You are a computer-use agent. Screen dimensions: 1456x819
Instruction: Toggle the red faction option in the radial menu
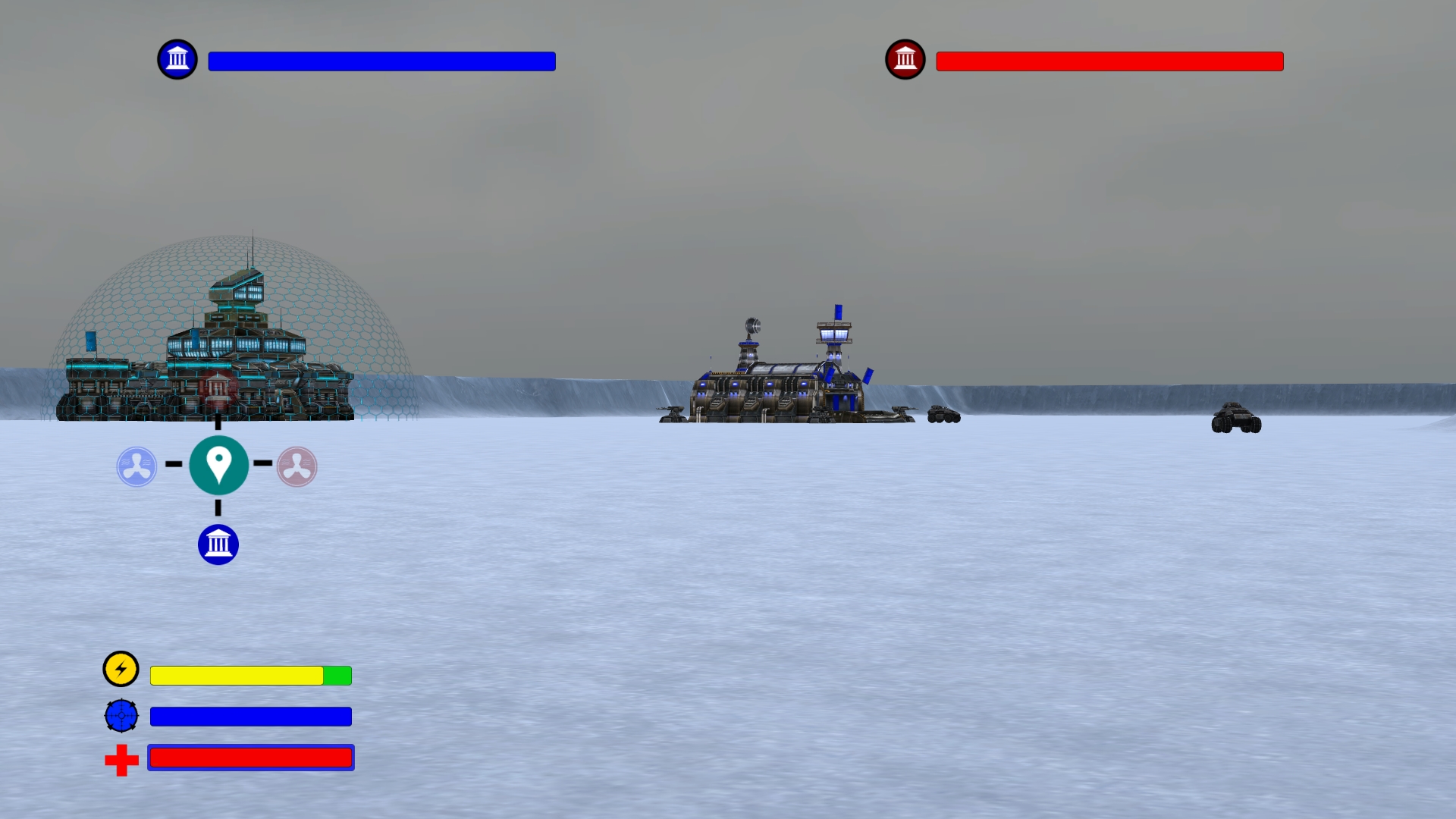click(297, 466)
